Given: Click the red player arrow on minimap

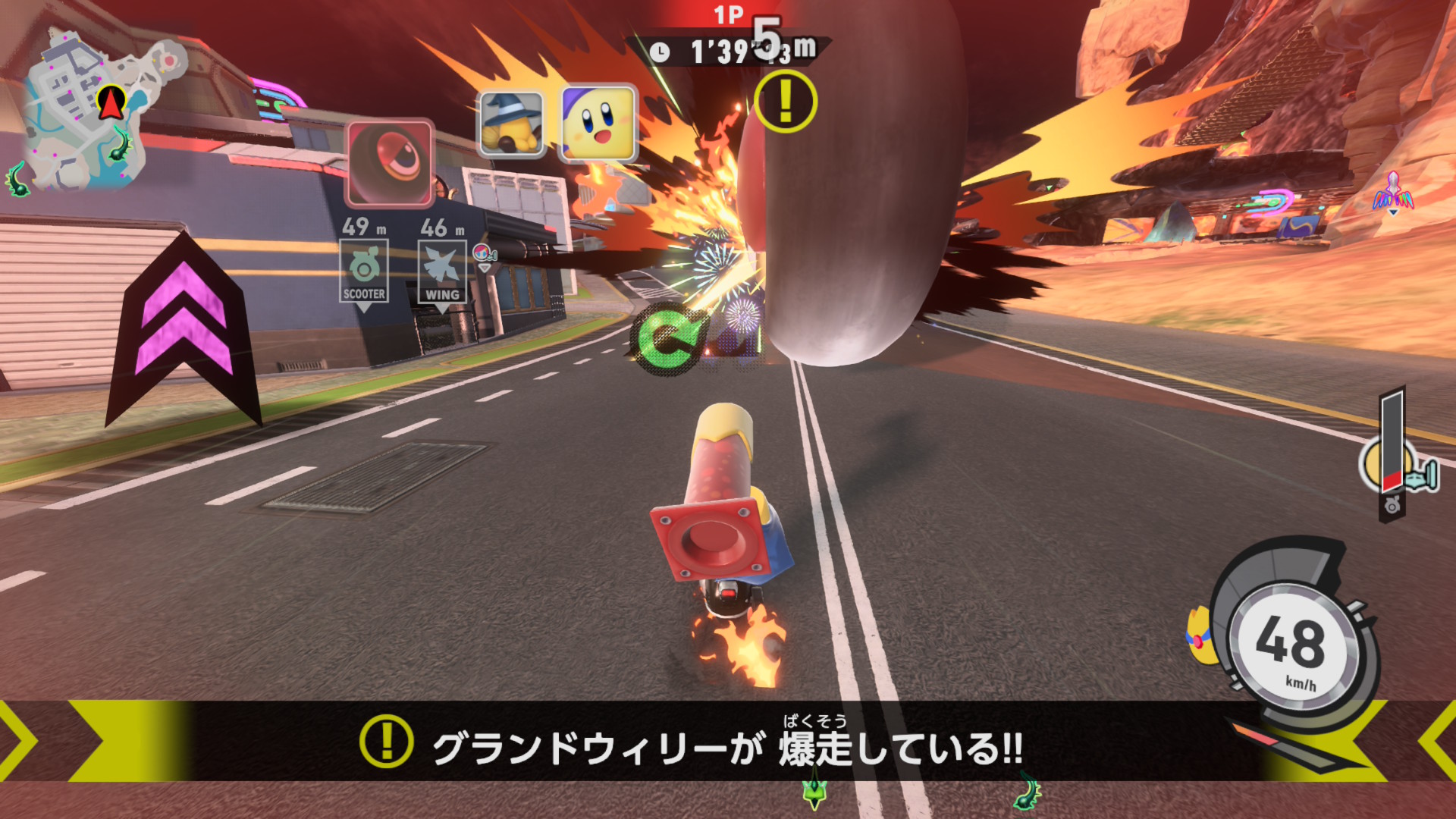Looking at the screenshot, I should [111, 102].
